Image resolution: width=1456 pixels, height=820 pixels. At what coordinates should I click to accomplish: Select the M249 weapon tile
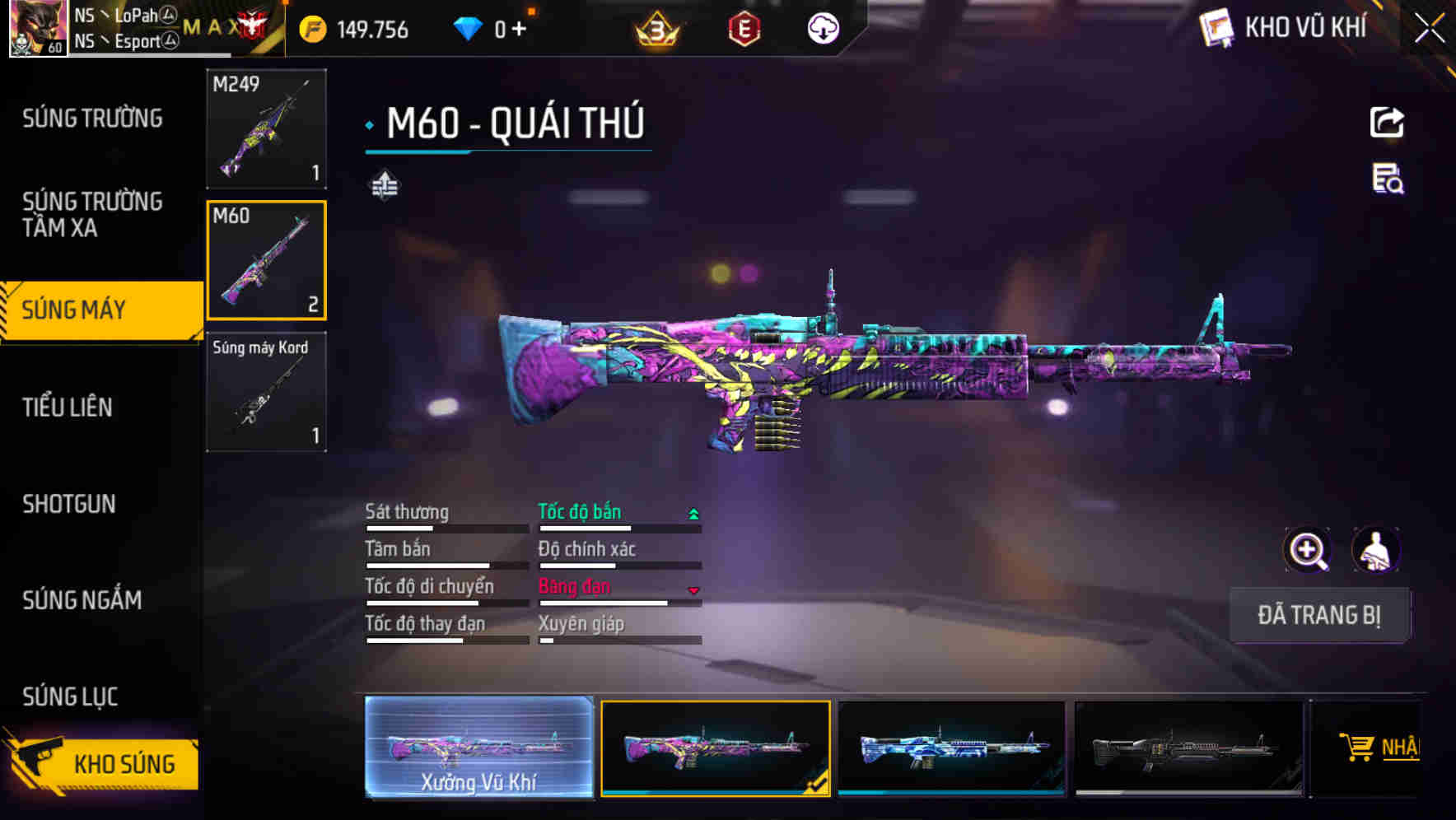(266, 128)
